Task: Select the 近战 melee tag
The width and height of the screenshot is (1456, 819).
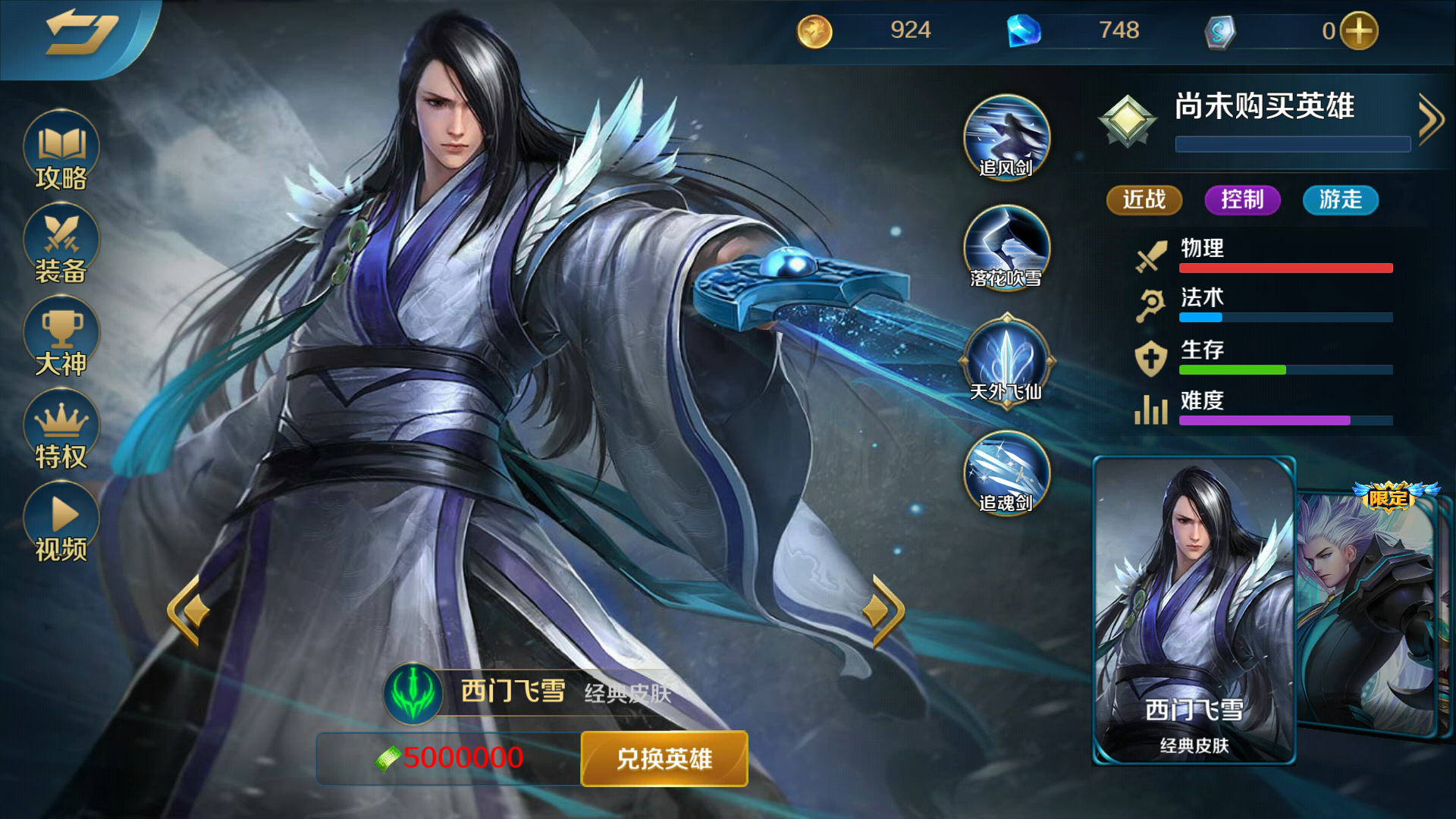Action: pos(1144,200)
